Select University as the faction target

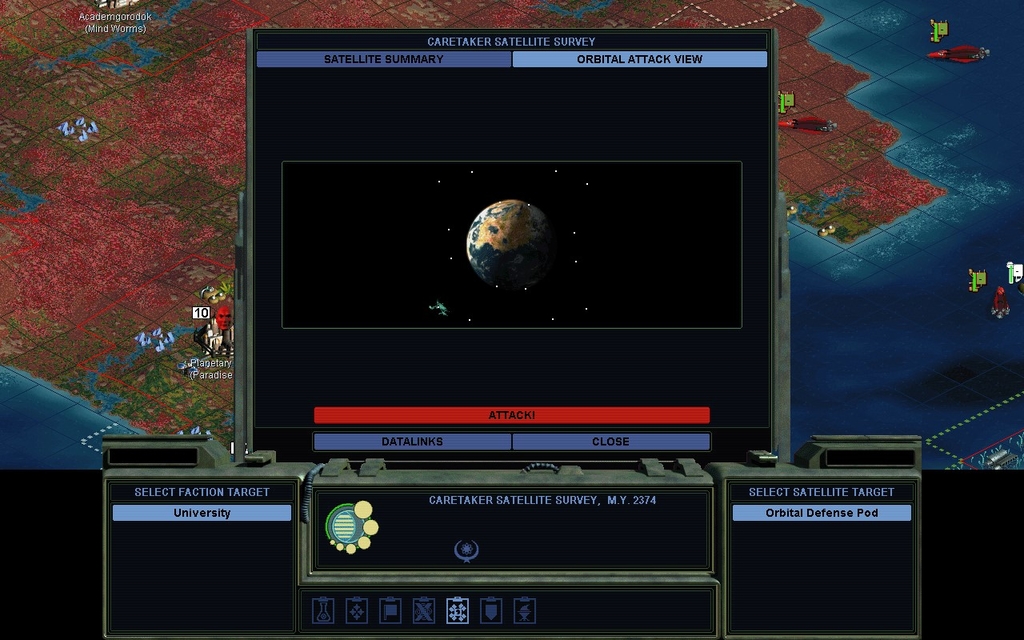(x=202, y=513)
